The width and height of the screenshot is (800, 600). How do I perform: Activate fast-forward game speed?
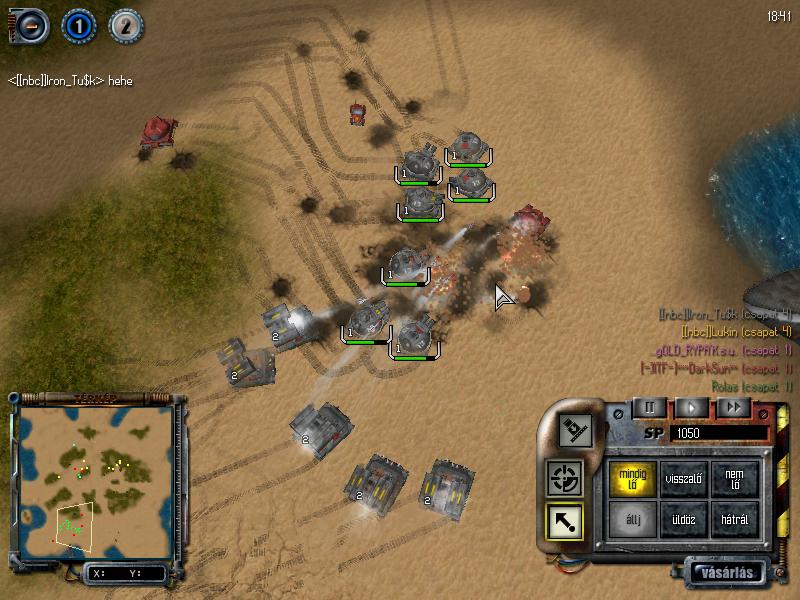pos(733,407)
